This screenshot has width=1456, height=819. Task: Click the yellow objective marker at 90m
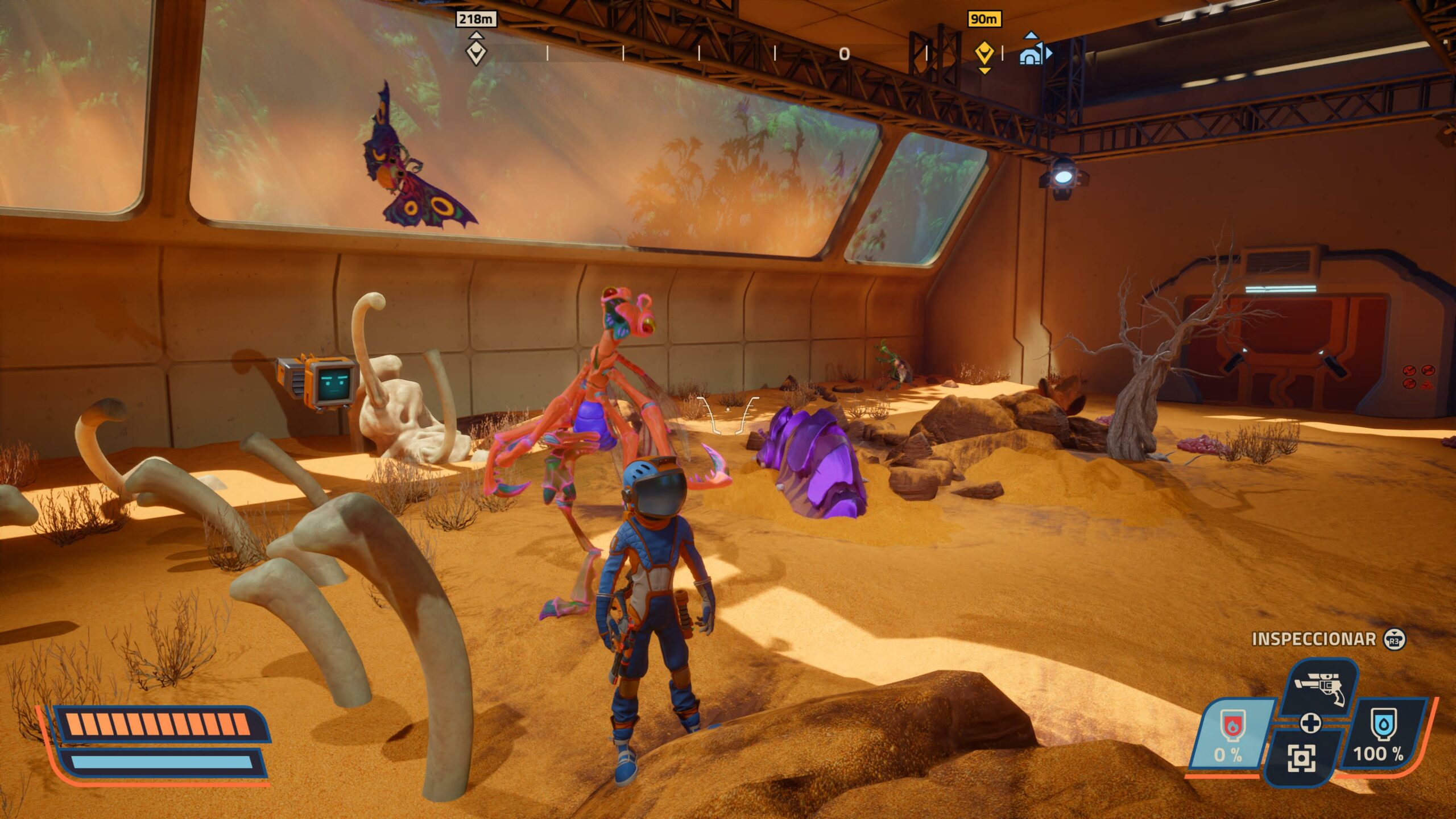click(x=984, y=54)
